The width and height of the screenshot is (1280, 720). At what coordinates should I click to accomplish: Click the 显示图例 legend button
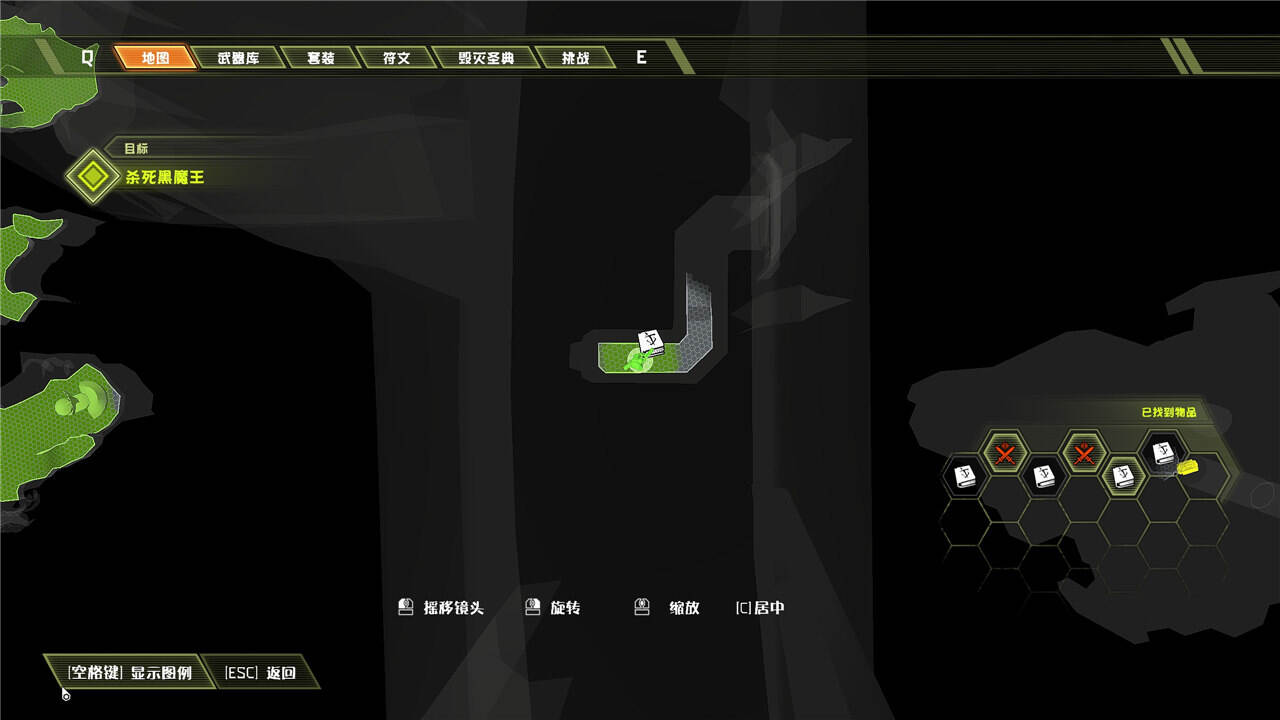click(x=130, y=673)
